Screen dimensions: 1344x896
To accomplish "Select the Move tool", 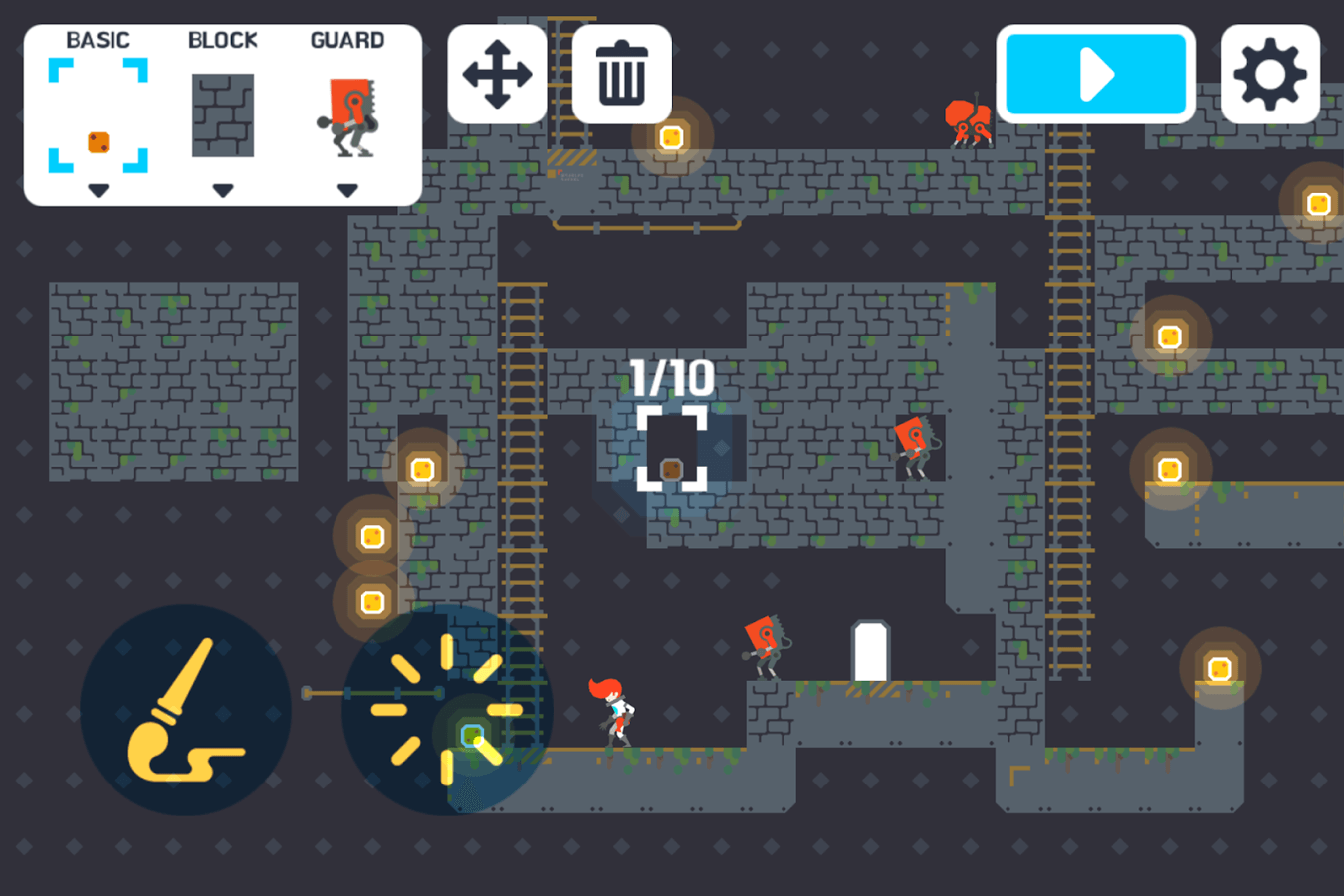I will pyautogui.click(x=497, y=74).
